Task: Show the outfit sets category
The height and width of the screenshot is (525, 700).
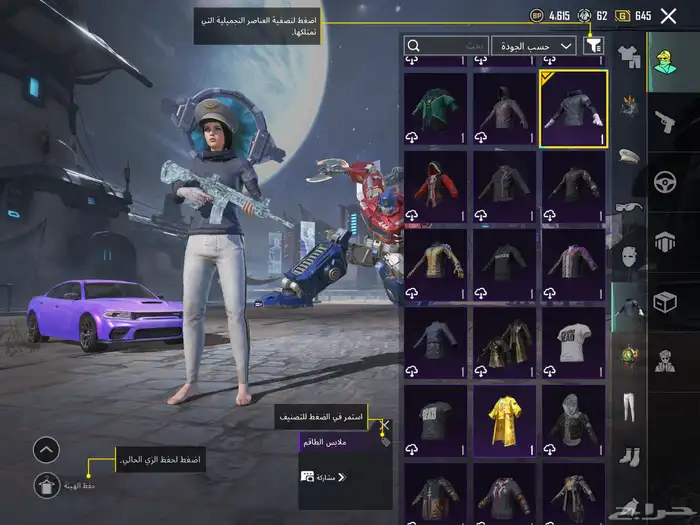Action: (x=629, y=55)
